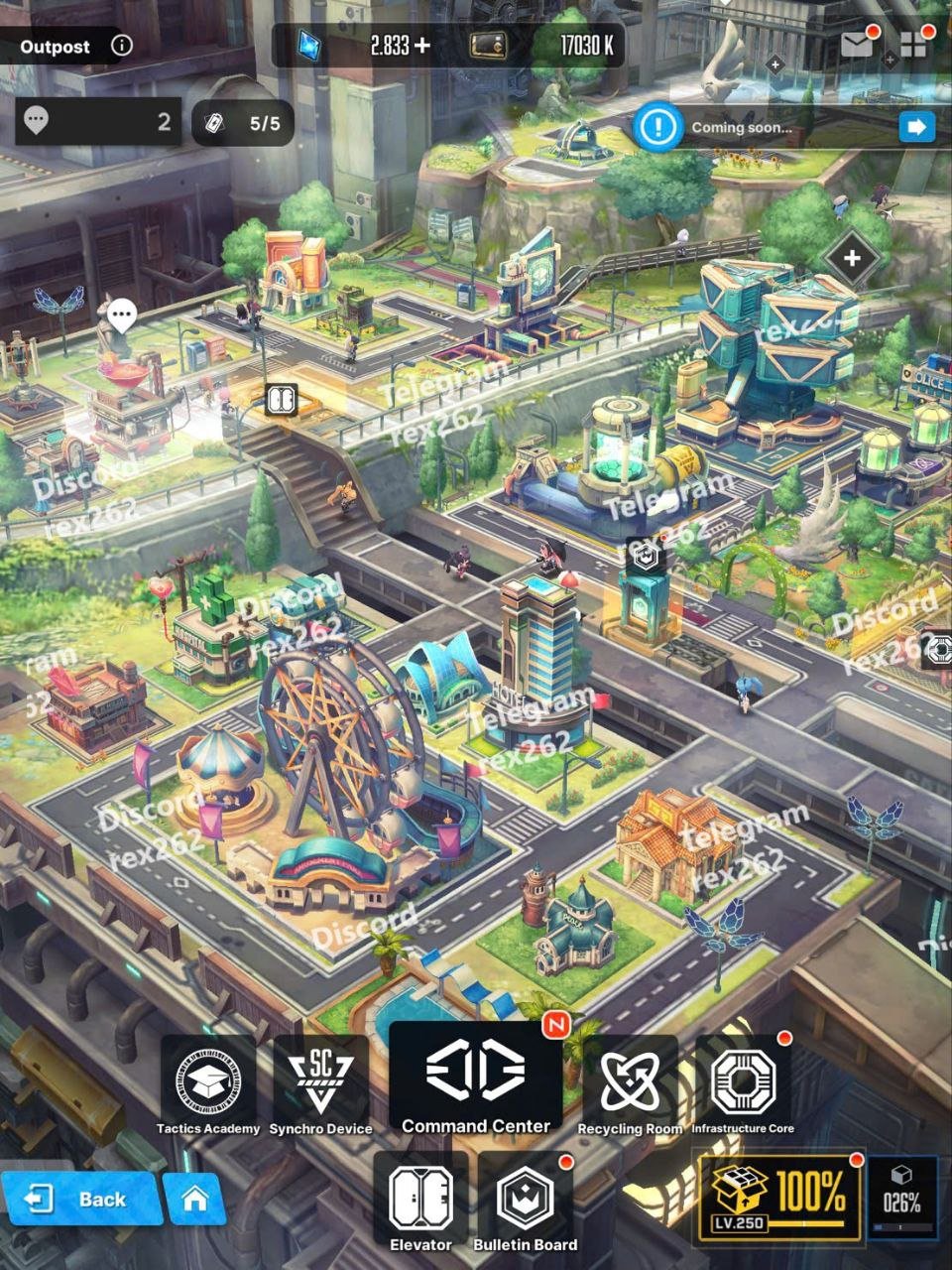Tap the diamond plus marker on map

[851, 259]
